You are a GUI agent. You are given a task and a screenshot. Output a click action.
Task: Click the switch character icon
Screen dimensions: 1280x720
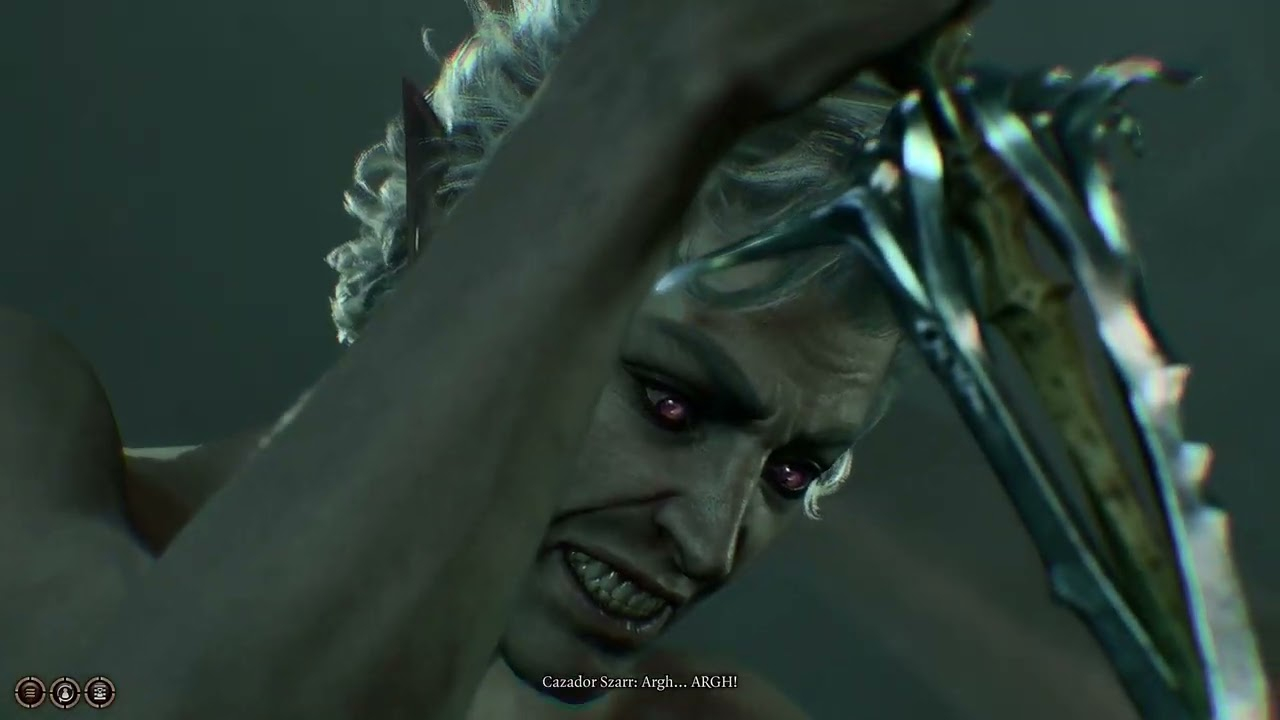click(x=65, y=691)
